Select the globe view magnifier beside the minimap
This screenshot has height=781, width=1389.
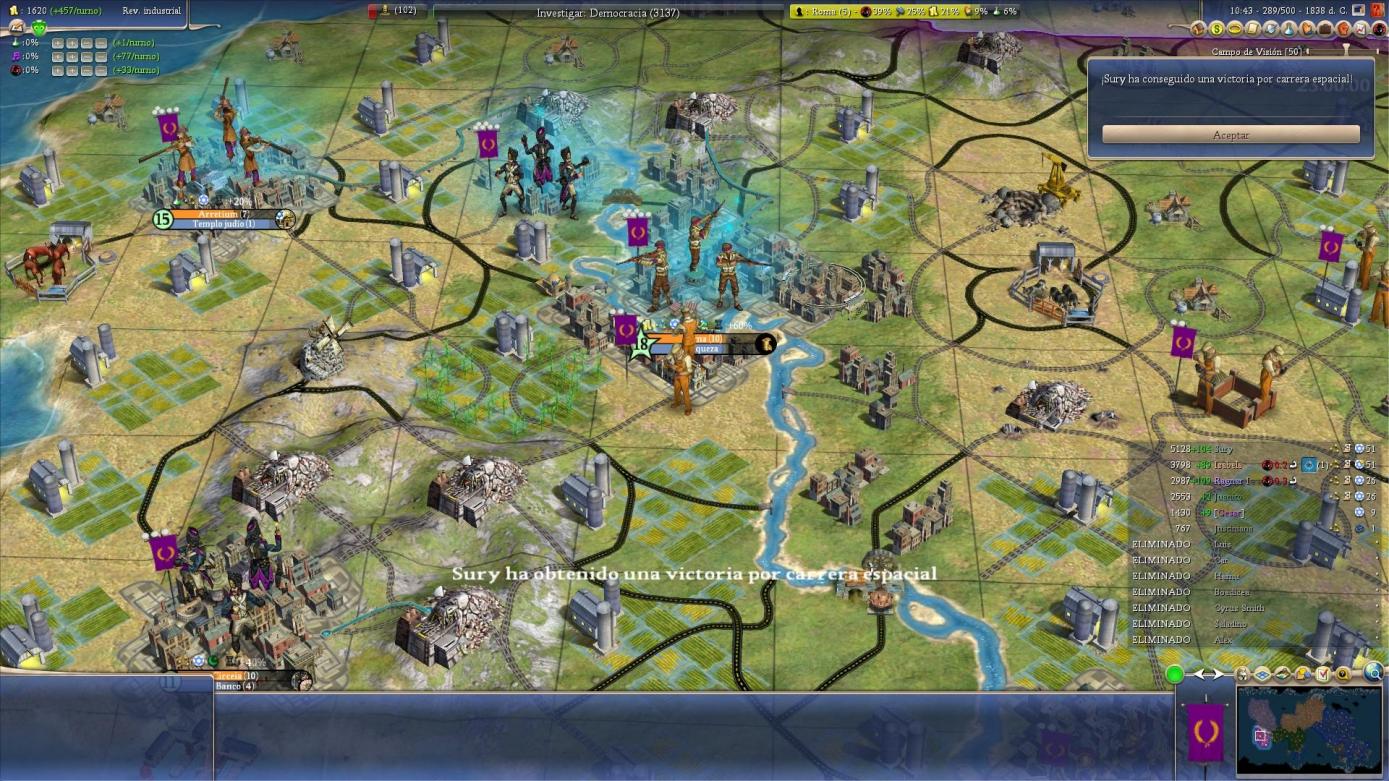pyautogui.click(x=1373, y=672)
